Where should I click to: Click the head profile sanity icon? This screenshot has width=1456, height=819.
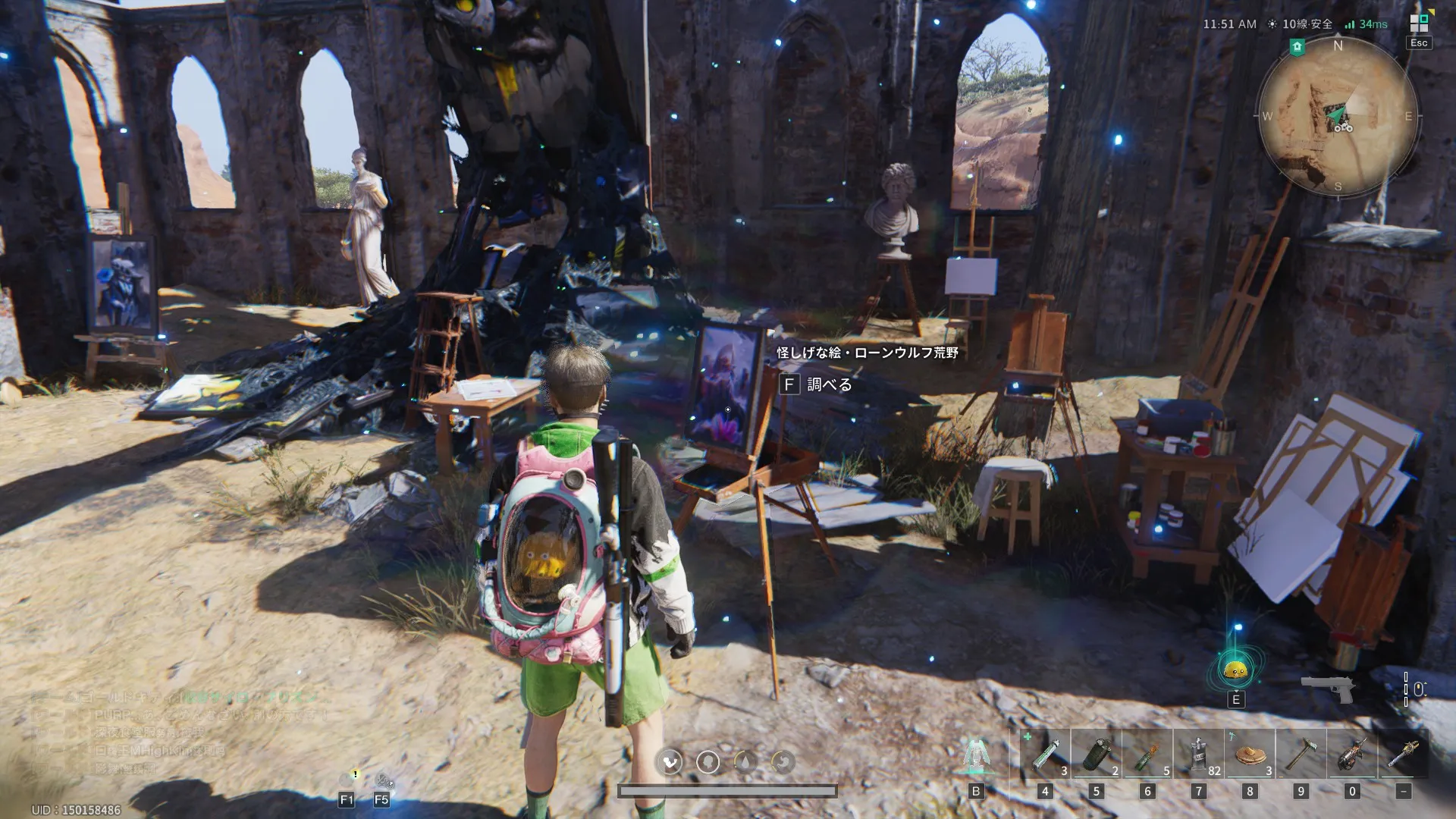click(708, 761)
